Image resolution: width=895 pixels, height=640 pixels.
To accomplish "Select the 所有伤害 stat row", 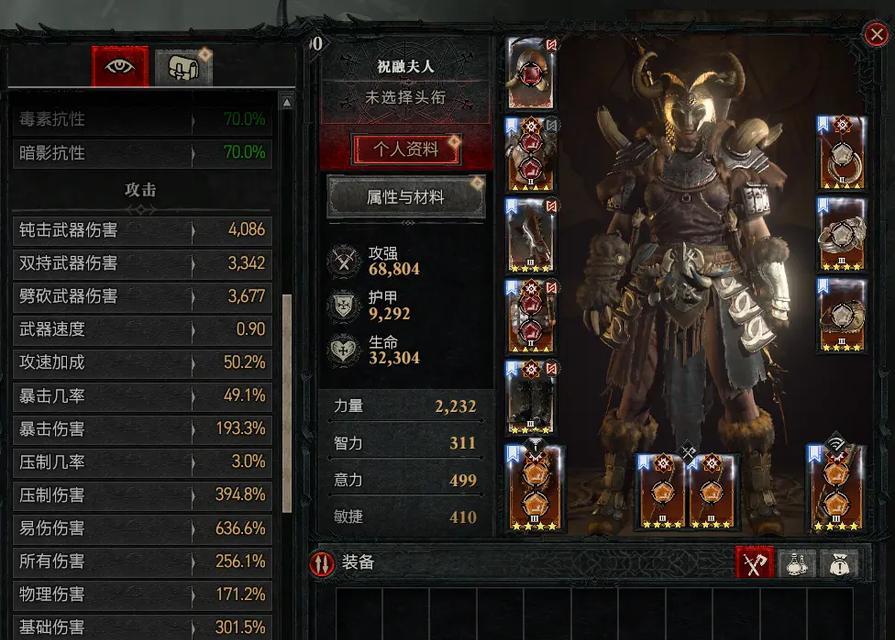I will click(x=142, y=561).
